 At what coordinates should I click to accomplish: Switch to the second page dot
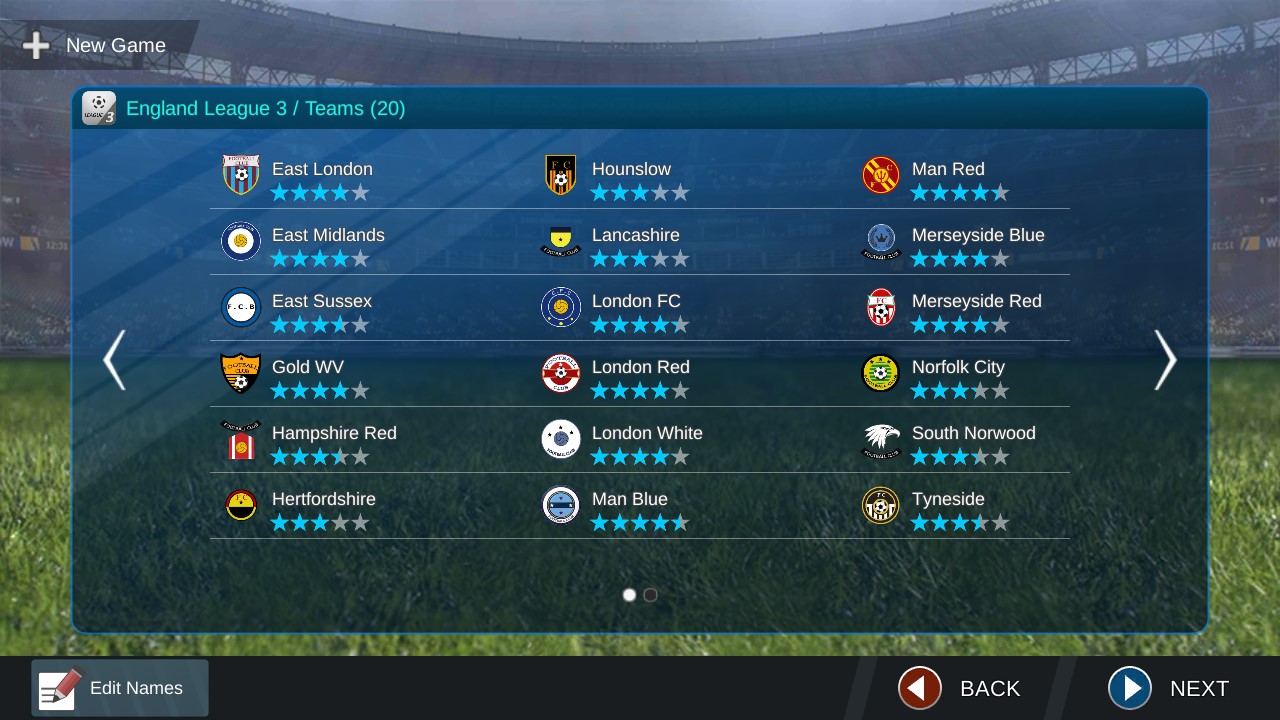tap(650, 595)
